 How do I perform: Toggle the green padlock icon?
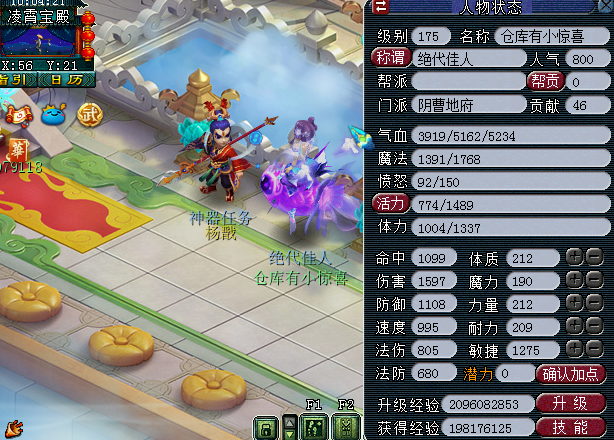coord(265,428)
